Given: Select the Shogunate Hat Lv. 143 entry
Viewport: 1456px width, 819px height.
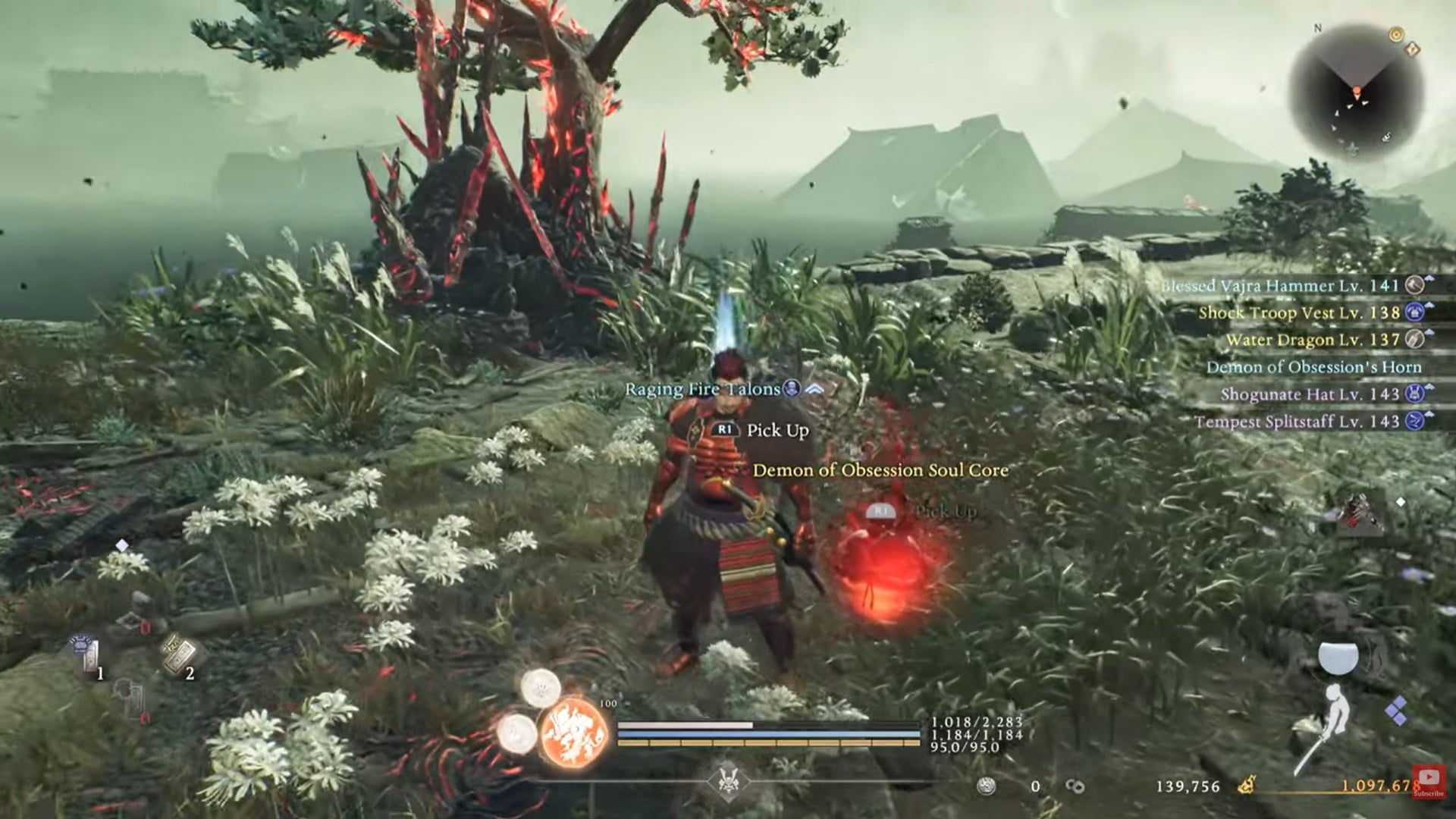Looking at the screenshot, I should (x=1310, y=394).
